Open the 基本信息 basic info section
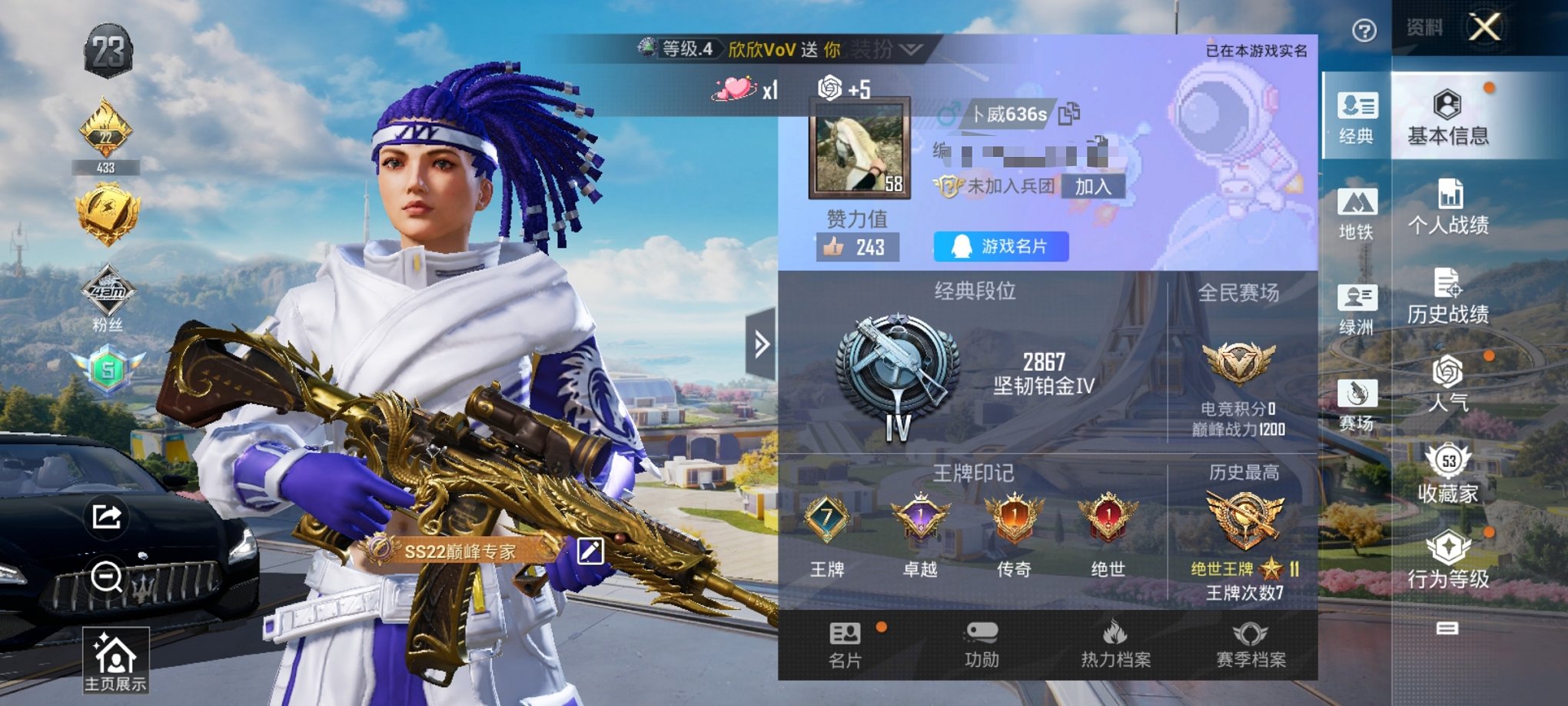This screenshot has width=1568, height=706. pyautogui.click(x=1447, y=117)
